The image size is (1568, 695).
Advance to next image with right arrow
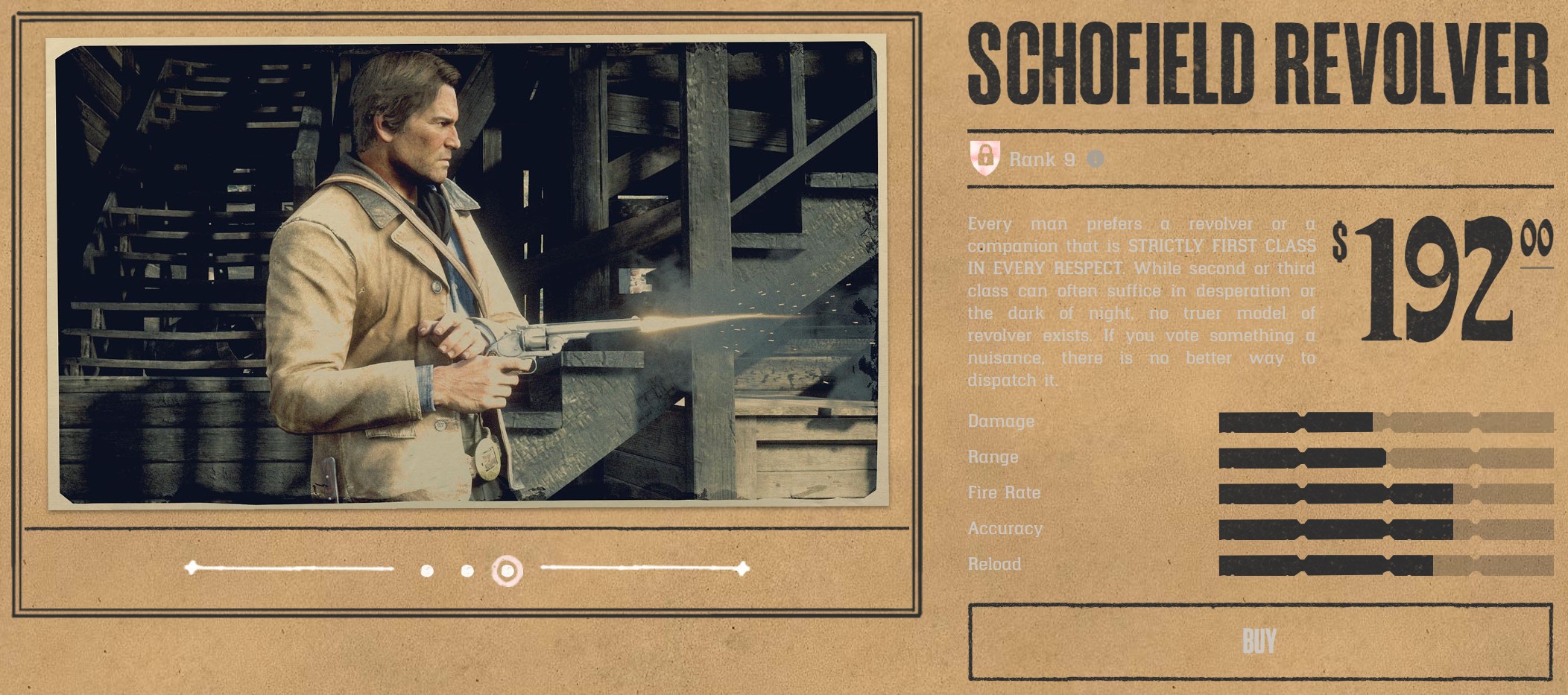click(x=742, y=569)
